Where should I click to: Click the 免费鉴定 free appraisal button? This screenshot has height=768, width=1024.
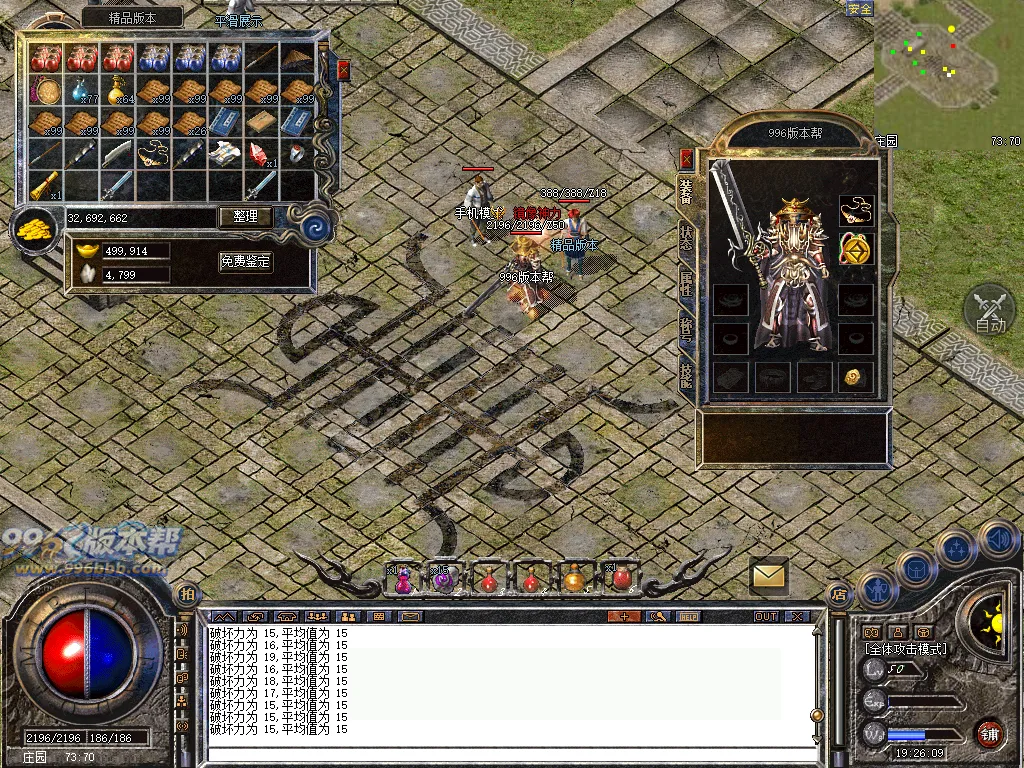click(x=245, y=262)
